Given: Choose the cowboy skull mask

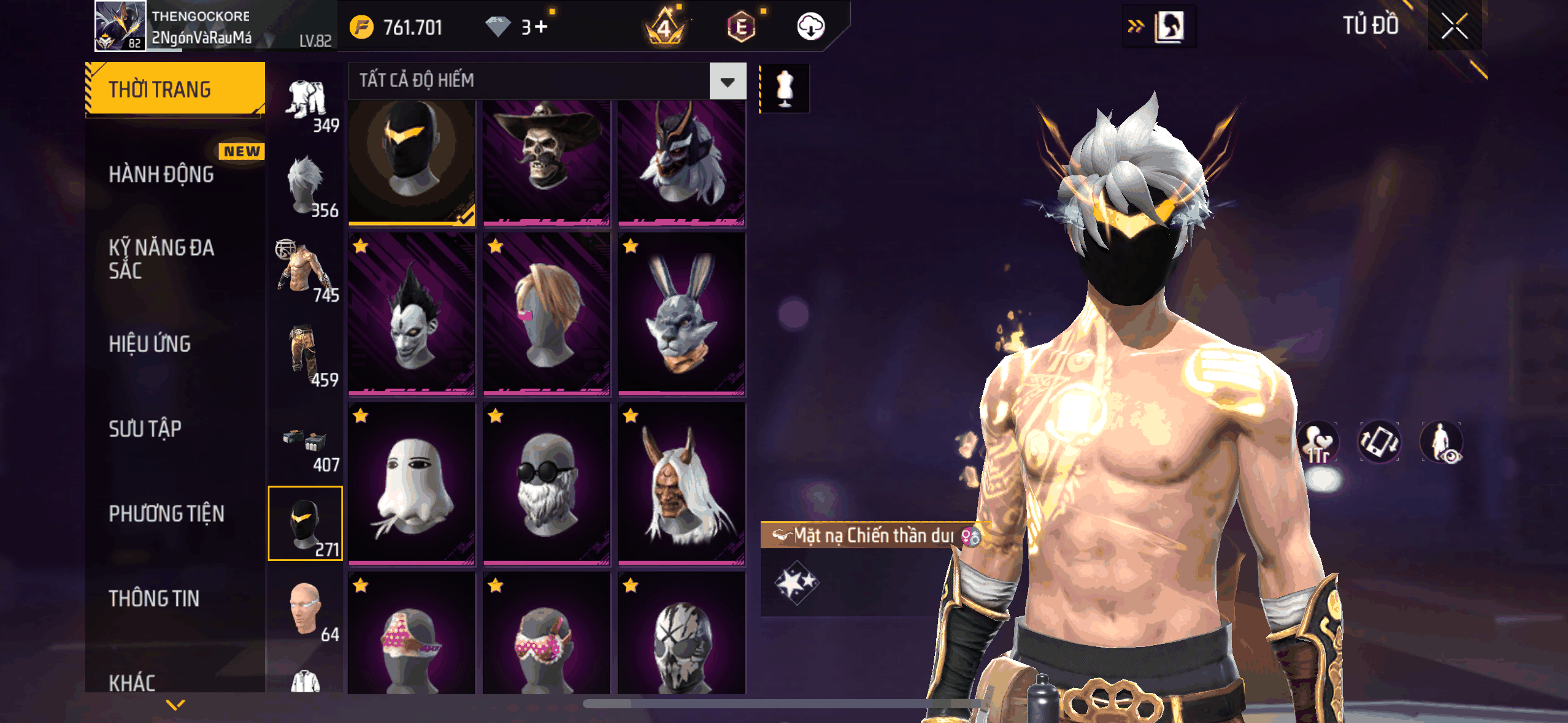Looking at the screenshot, I should pos(546,163).
